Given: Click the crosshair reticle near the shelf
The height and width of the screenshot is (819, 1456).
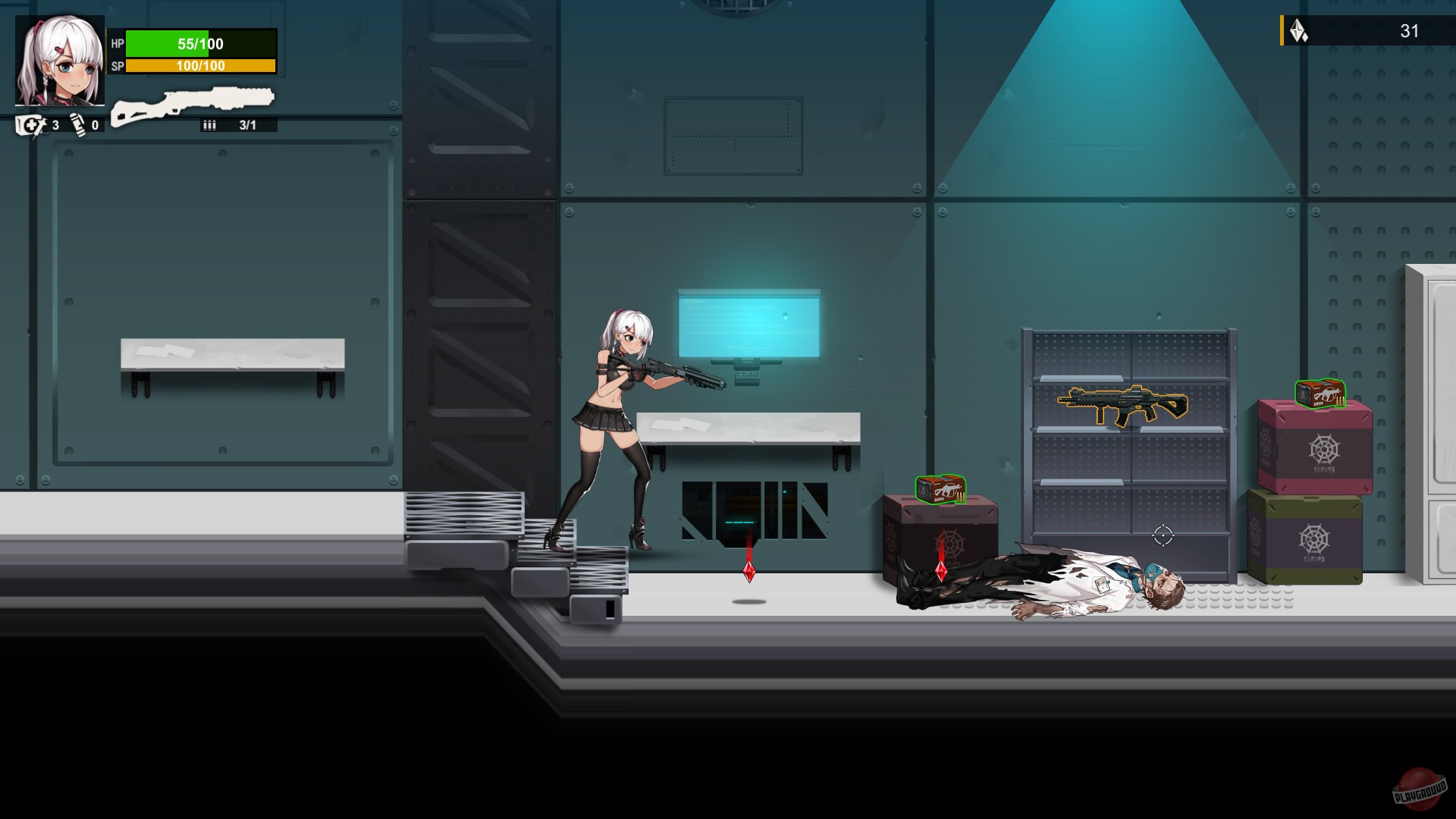Looking at the screenshot, I should (1163, 535).
